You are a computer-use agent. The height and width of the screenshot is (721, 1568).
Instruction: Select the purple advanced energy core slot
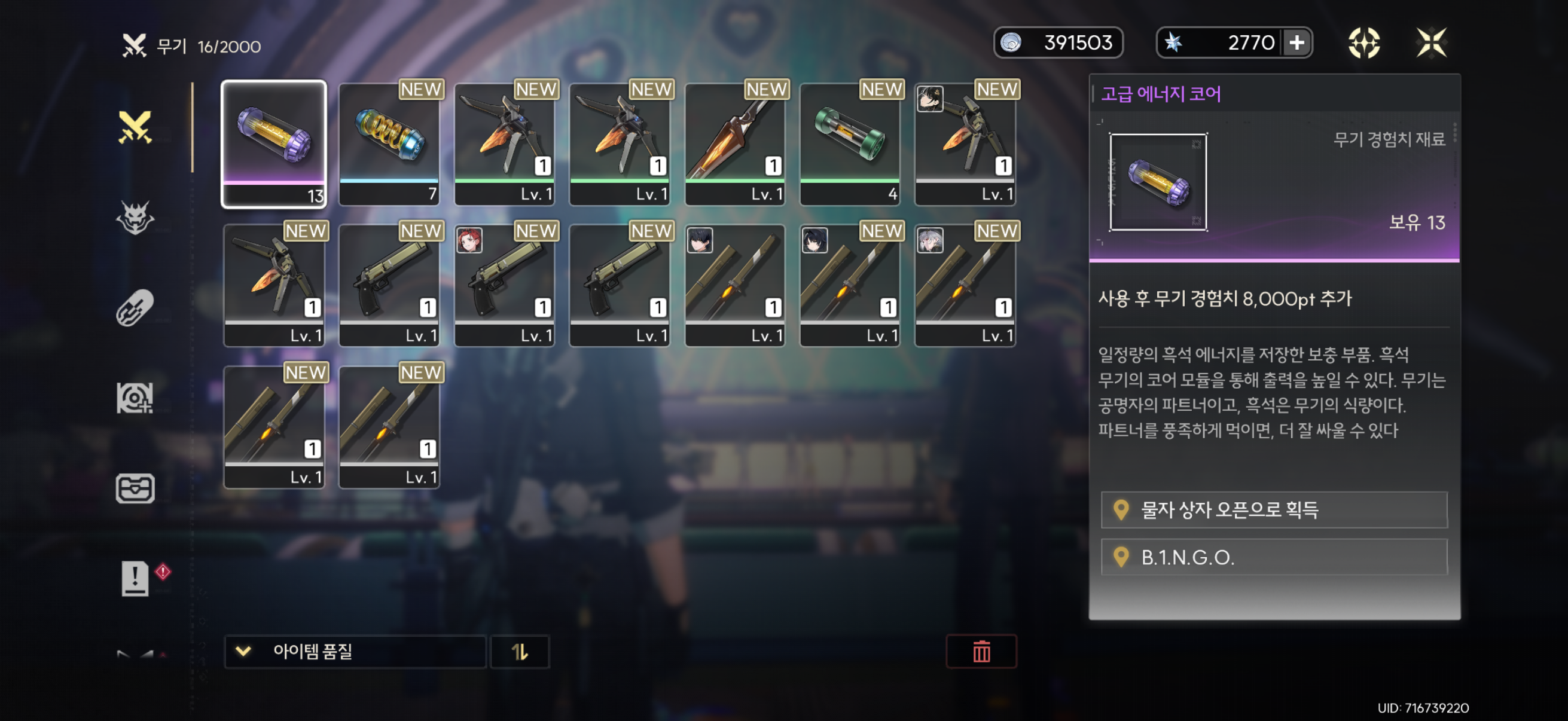pyautogui.click(x=274, y=143)
